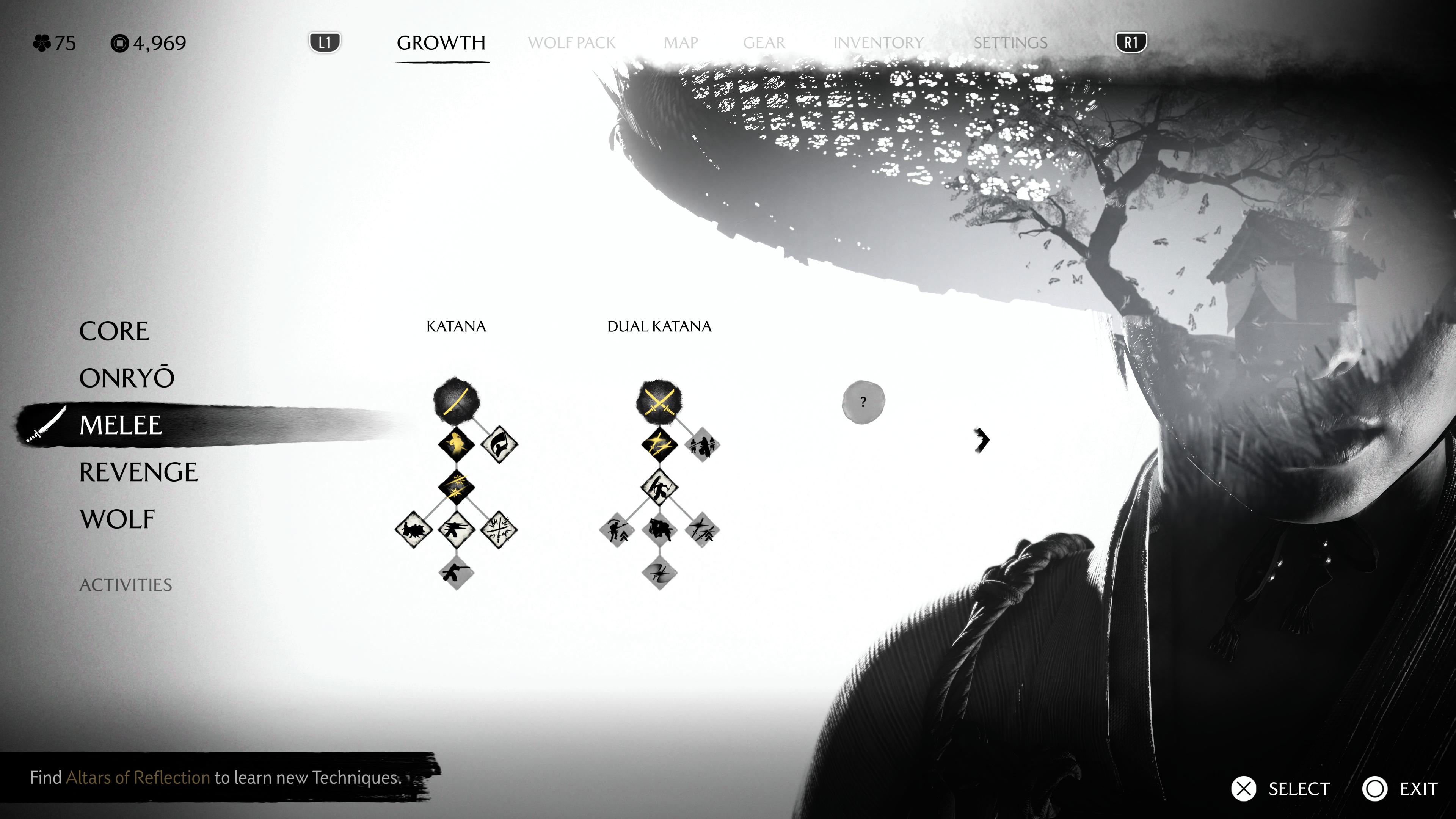Click the locked question mark weapon node
This screenshot has width=1456, height=819.
point(863,402)
